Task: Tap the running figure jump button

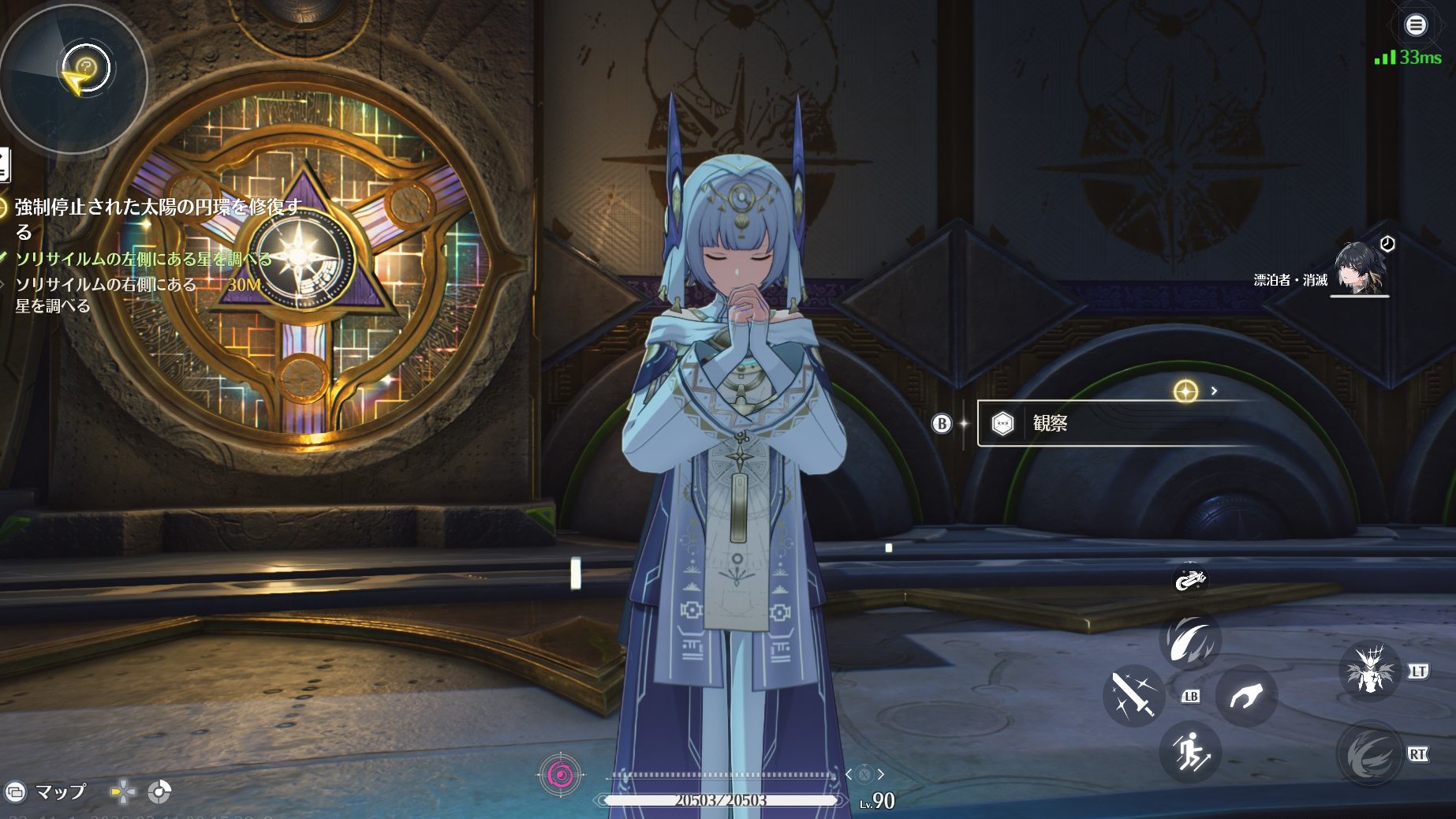Action: coord(1190,751)
